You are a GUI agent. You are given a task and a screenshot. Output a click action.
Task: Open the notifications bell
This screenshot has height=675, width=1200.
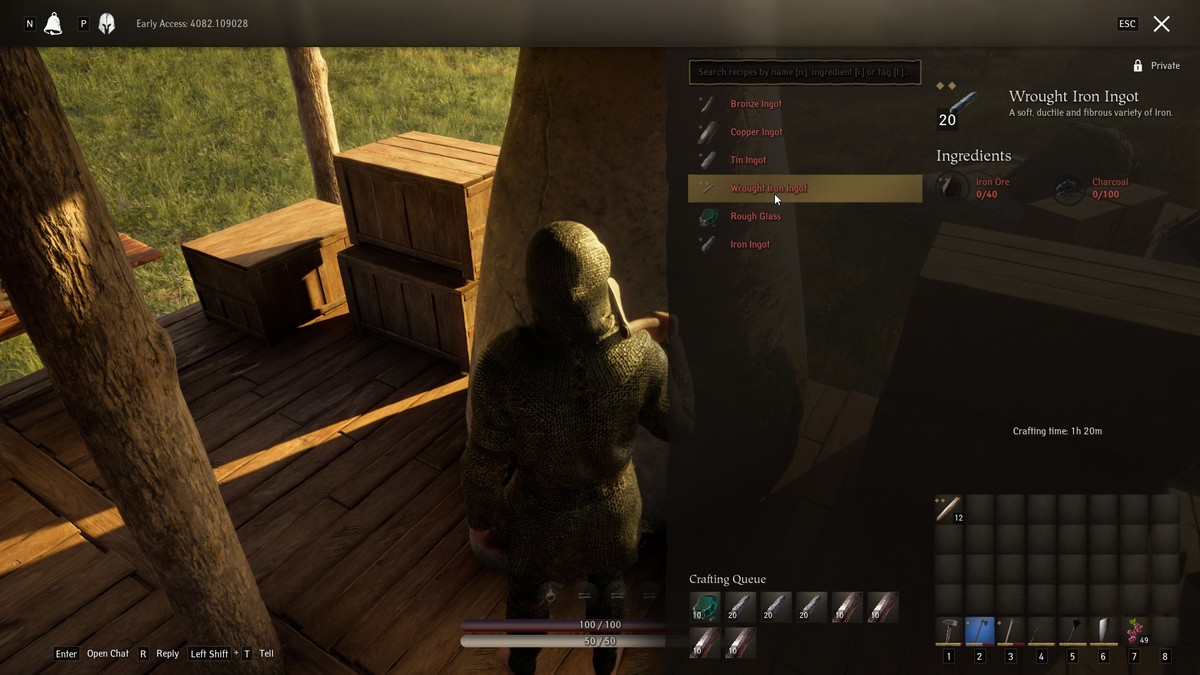[53, 24]
